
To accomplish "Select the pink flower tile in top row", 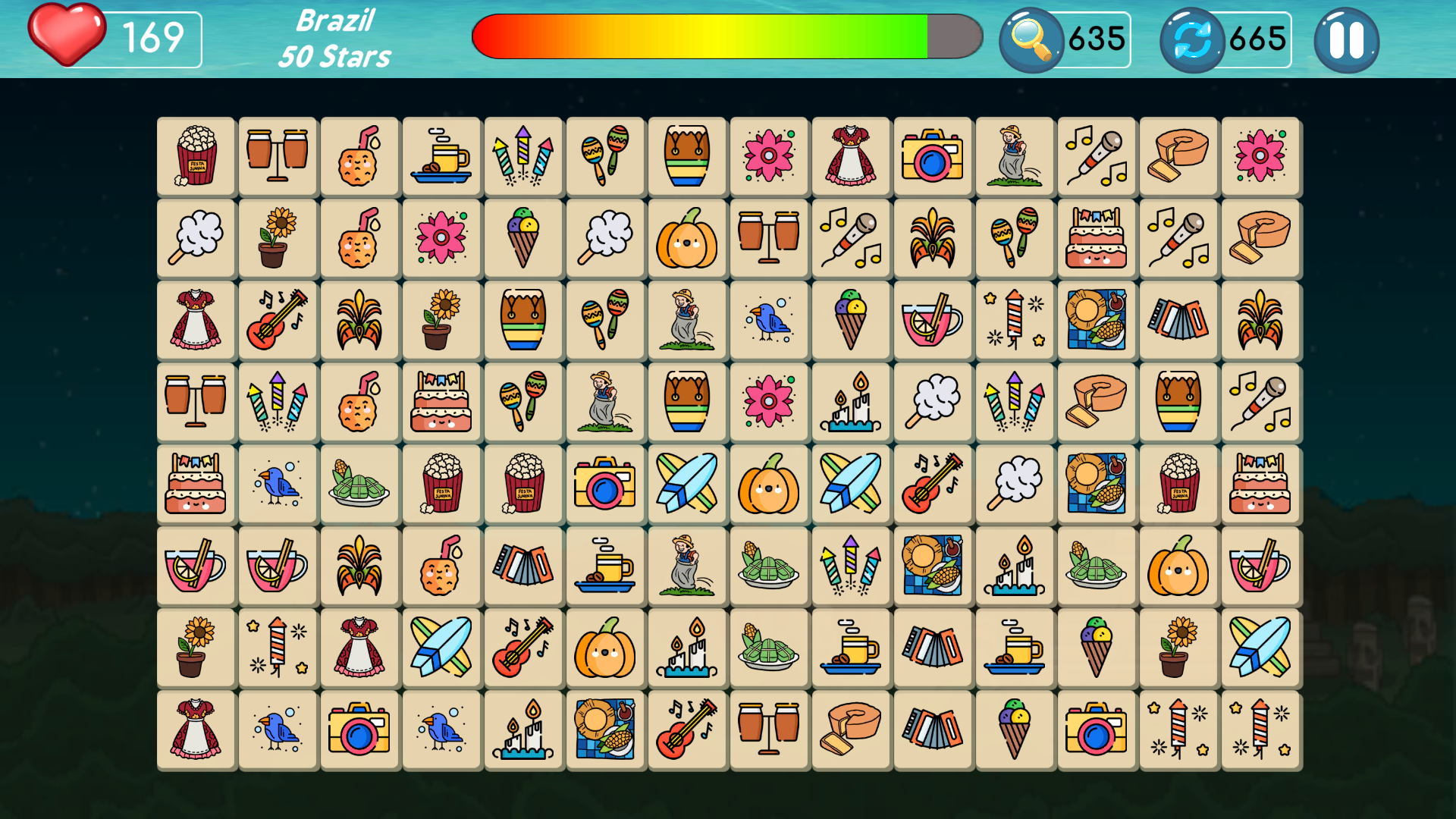I will coord(769,157).
